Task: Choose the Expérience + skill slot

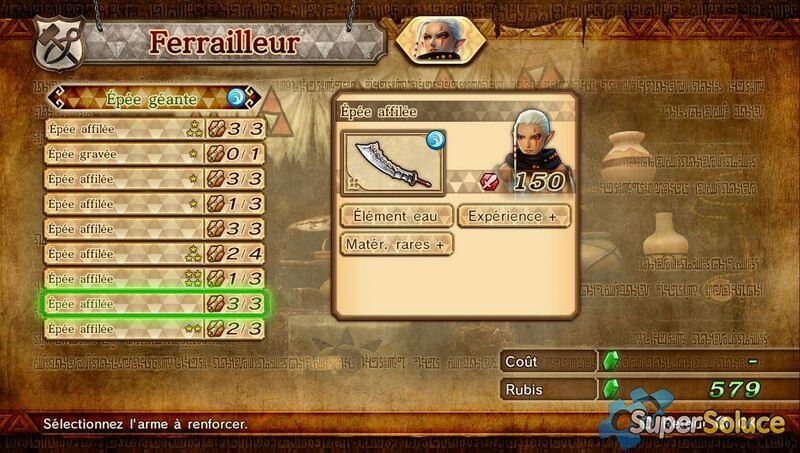Action: click(514, 215)
